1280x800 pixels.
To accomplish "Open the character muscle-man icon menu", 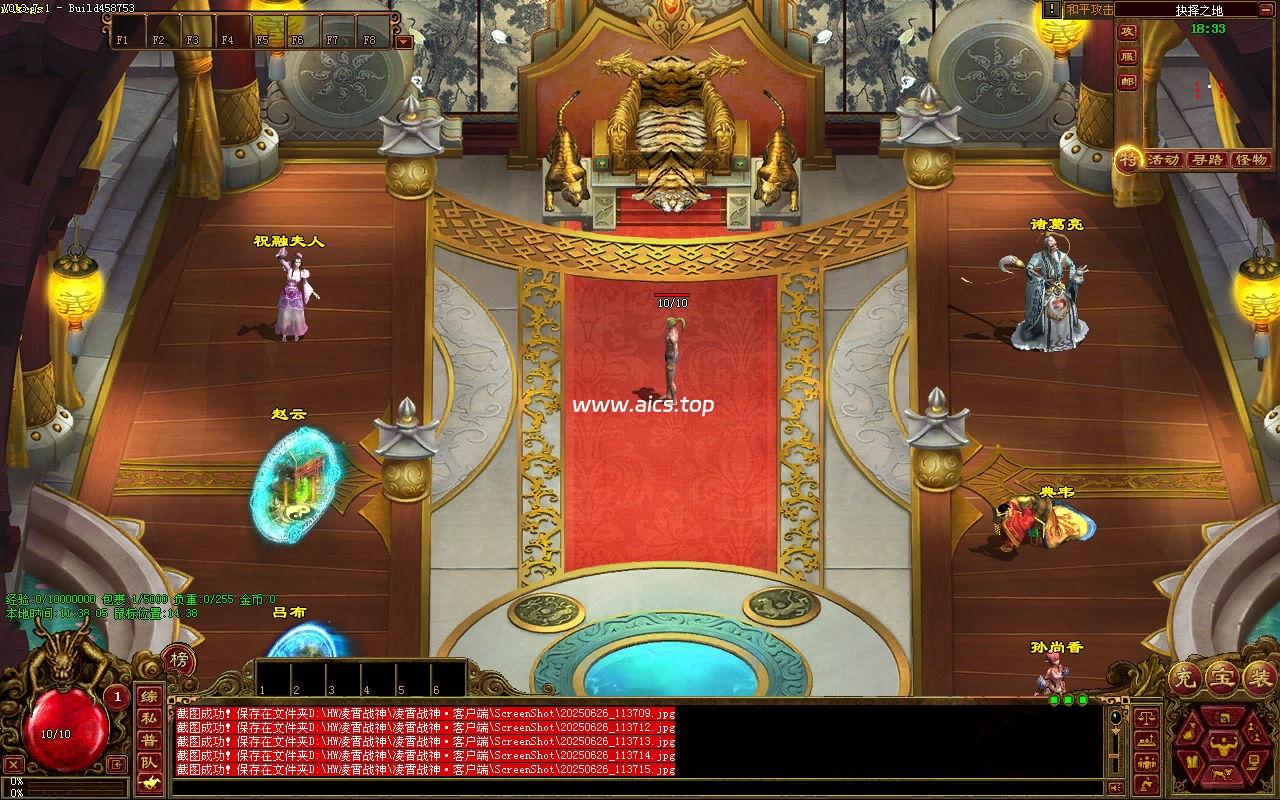I will [1220, 743].
